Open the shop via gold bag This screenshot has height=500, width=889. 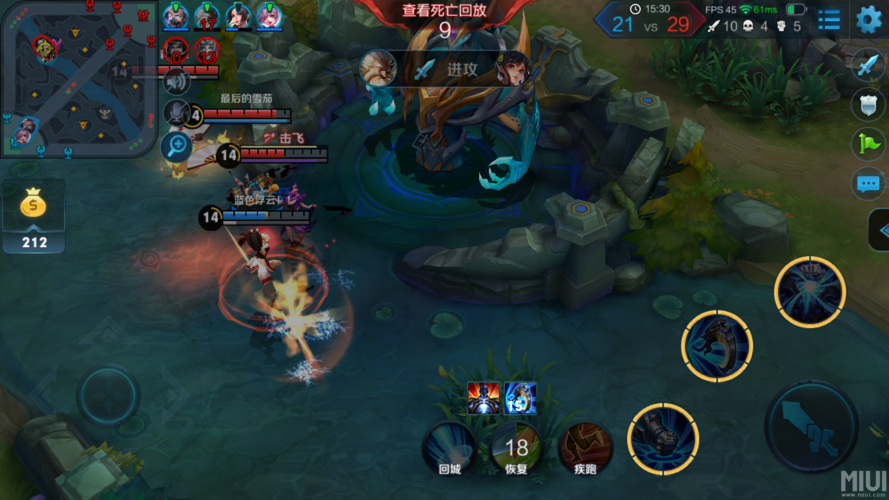pyautogui.click(x=33, y=205)
